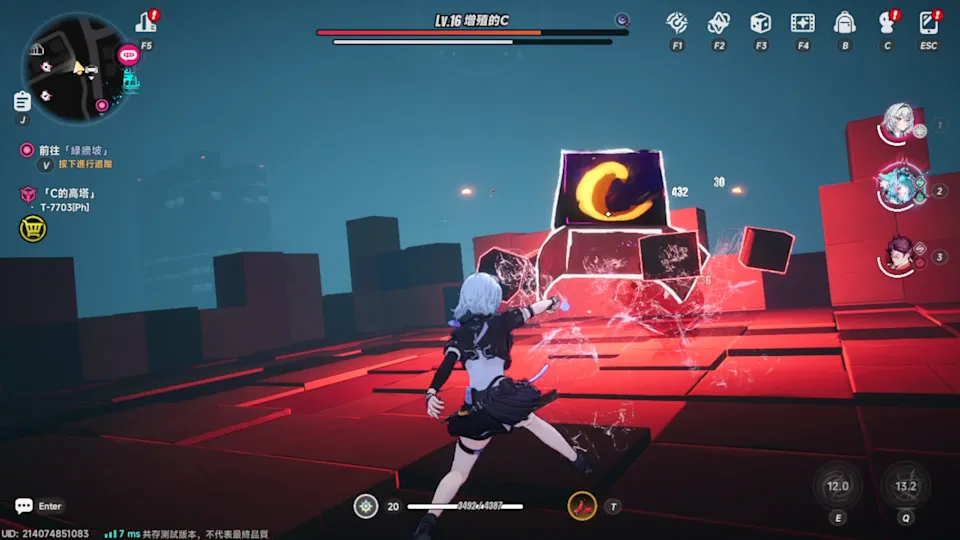Open the compass target menu icon
960x540 pixels.
coord(677,23)
